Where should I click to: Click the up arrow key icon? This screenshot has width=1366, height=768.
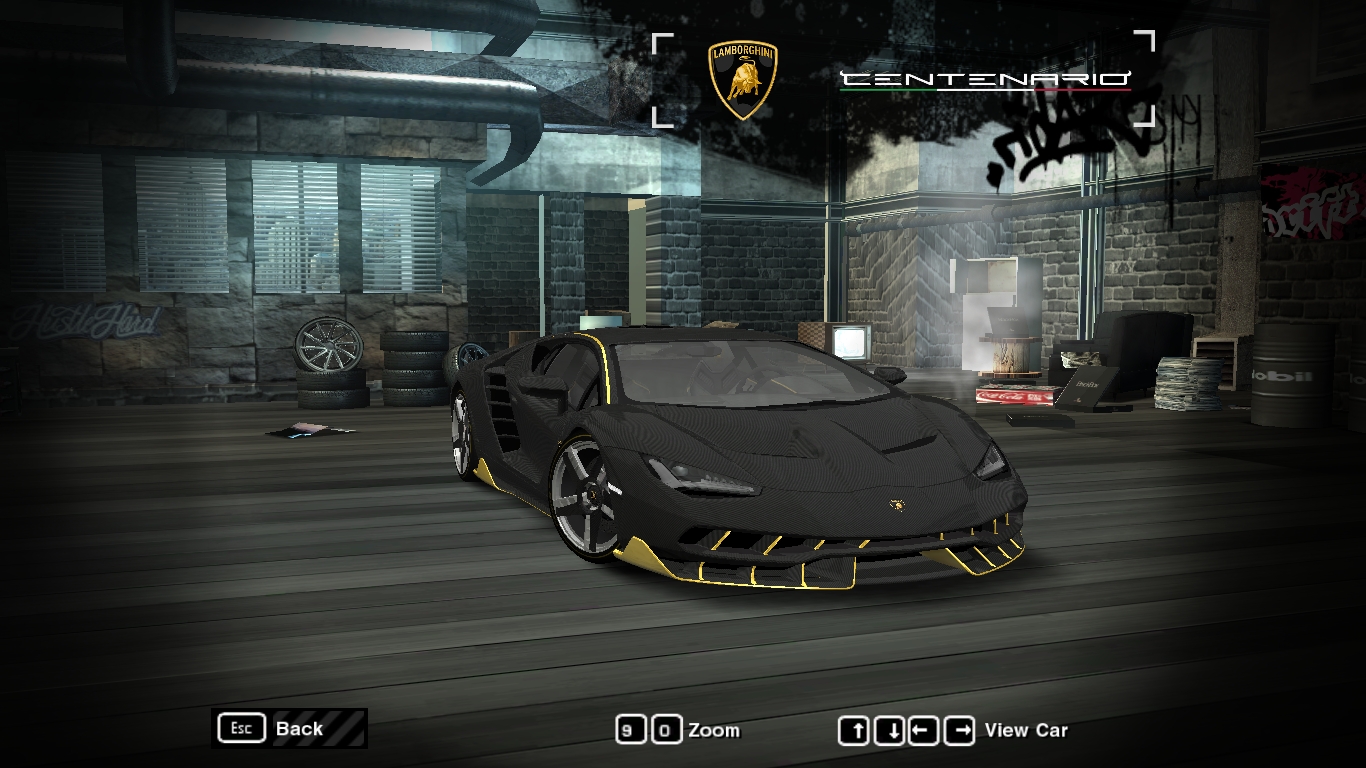pos(856,731)
